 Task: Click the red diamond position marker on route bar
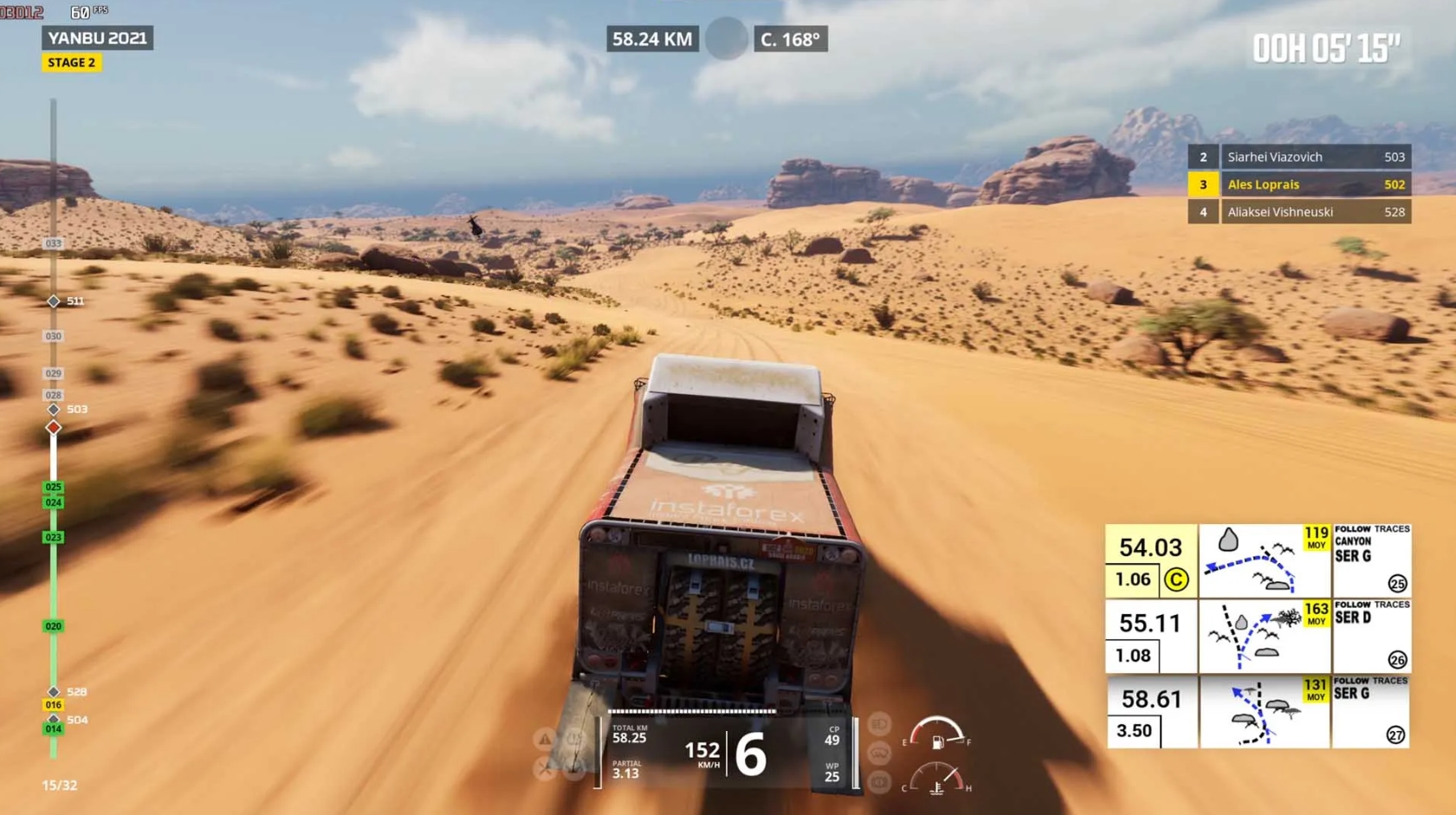coord(52,426)
